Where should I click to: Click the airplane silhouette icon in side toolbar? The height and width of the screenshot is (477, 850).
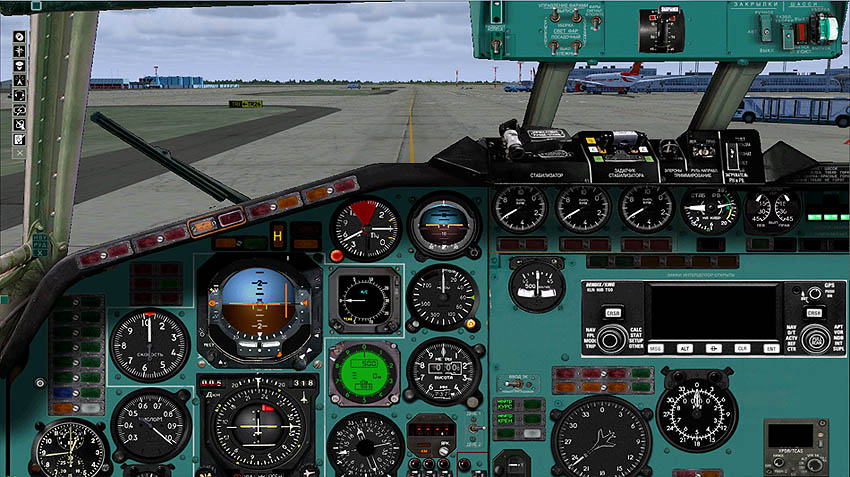tap(19, 51)
